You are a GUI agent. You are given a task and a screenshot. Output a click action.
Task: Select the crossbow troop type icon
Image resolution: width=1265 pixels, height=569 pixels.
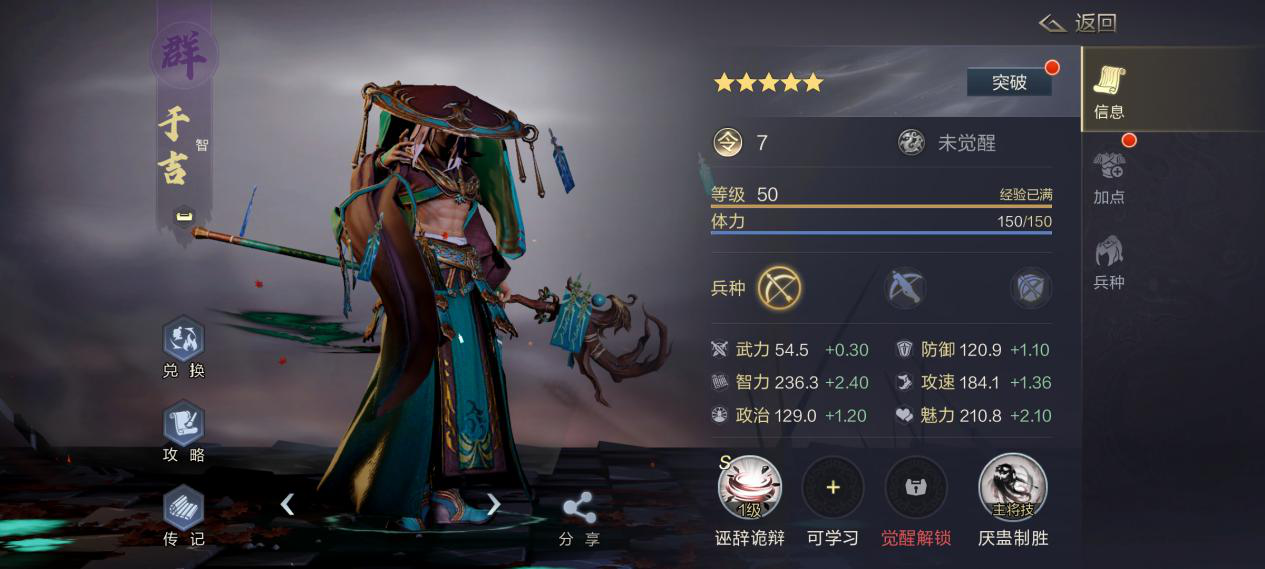coord(905,288)
